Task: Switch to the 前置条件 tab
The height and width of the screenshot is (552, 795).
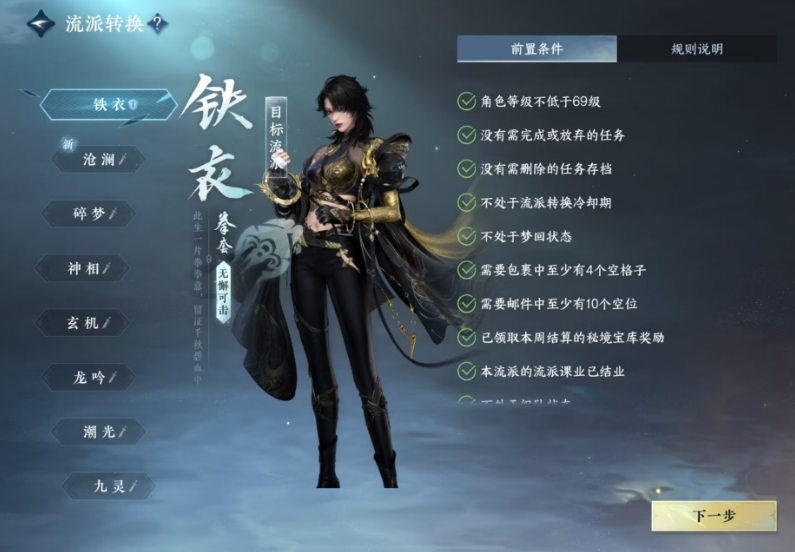Action: (536, 49)
